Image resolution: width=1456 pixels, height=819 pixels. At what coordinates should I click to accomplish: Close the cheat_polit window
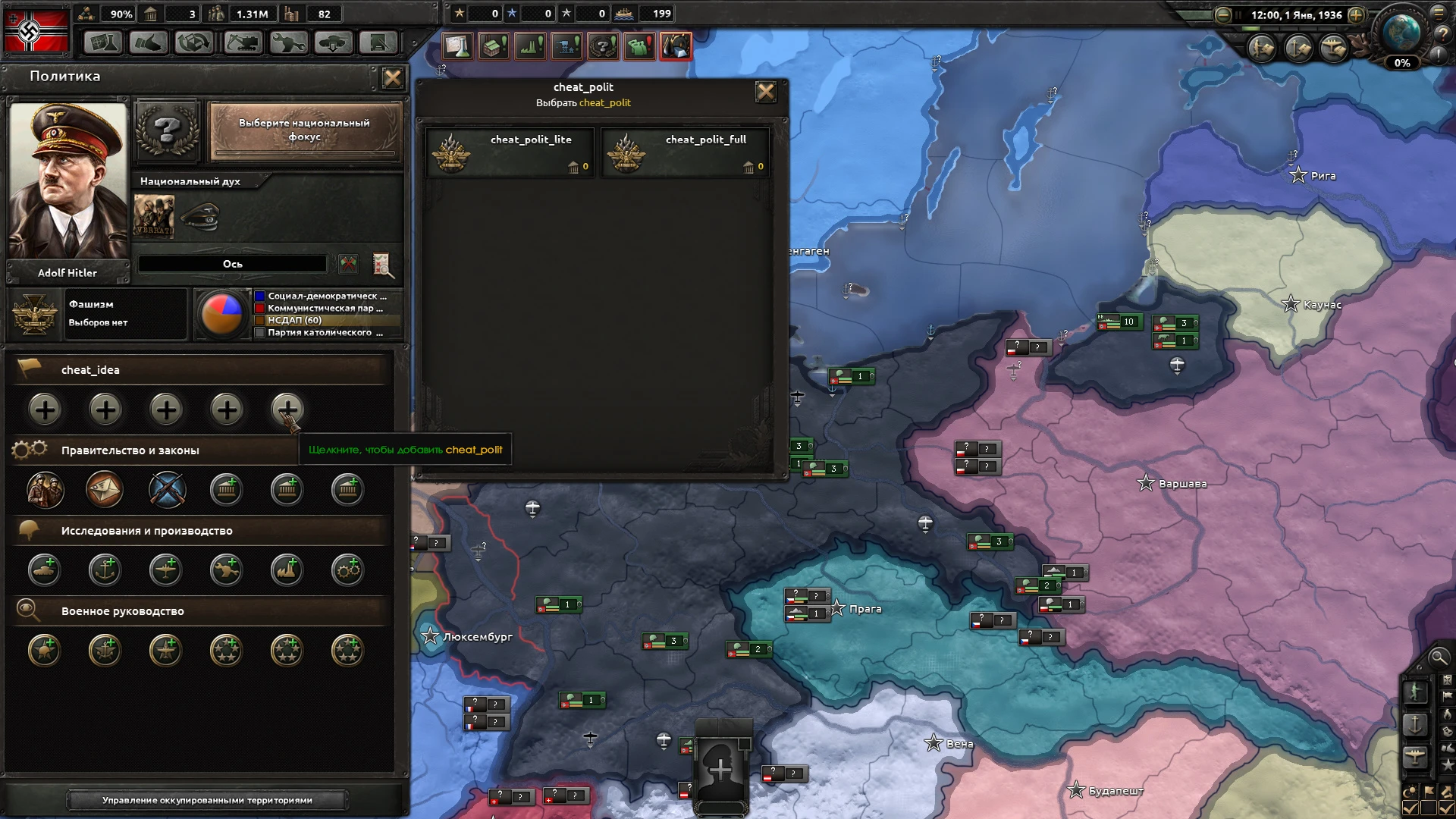767,92
